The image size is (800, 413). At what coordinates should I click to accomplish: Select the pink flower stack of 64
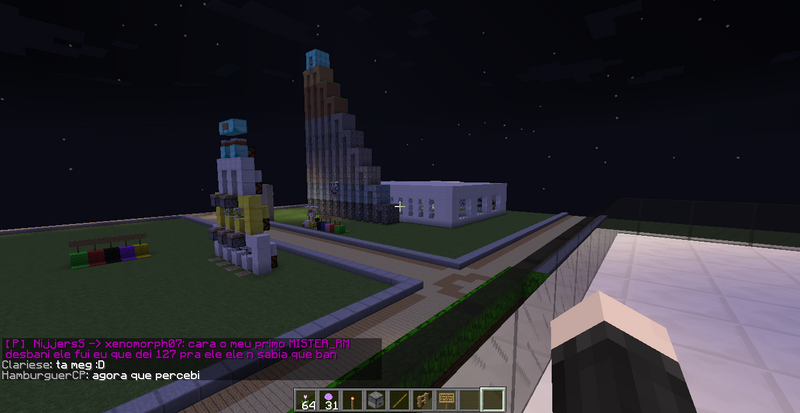tap(307, 400)
